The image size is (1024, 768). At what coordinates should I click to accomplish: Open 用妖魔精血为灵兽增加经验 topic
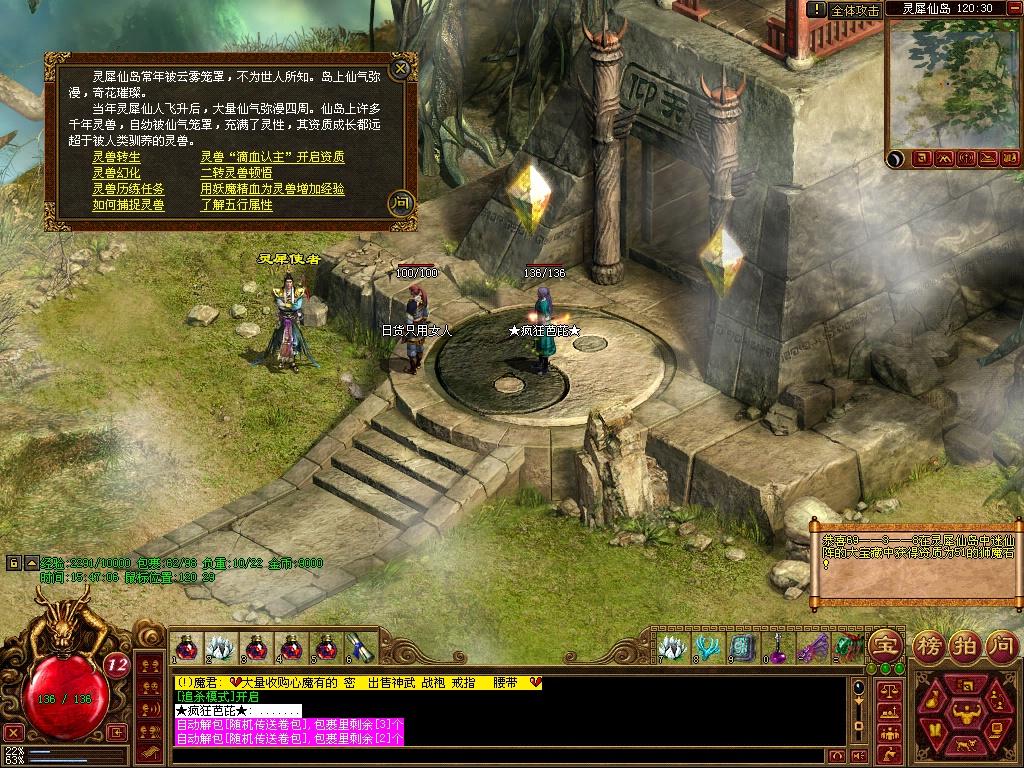click(x=272, y=189)
